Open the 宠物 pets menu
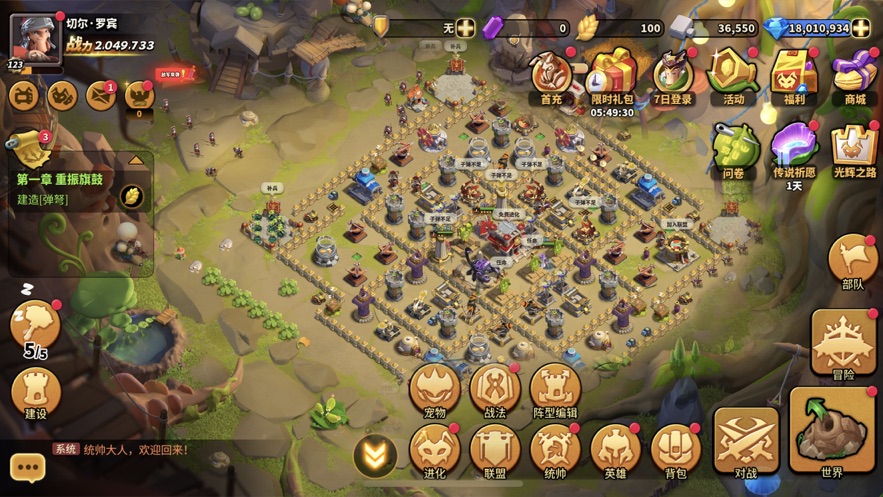The width and height of the screenshot is (883, 497). [x=435, y=388]
